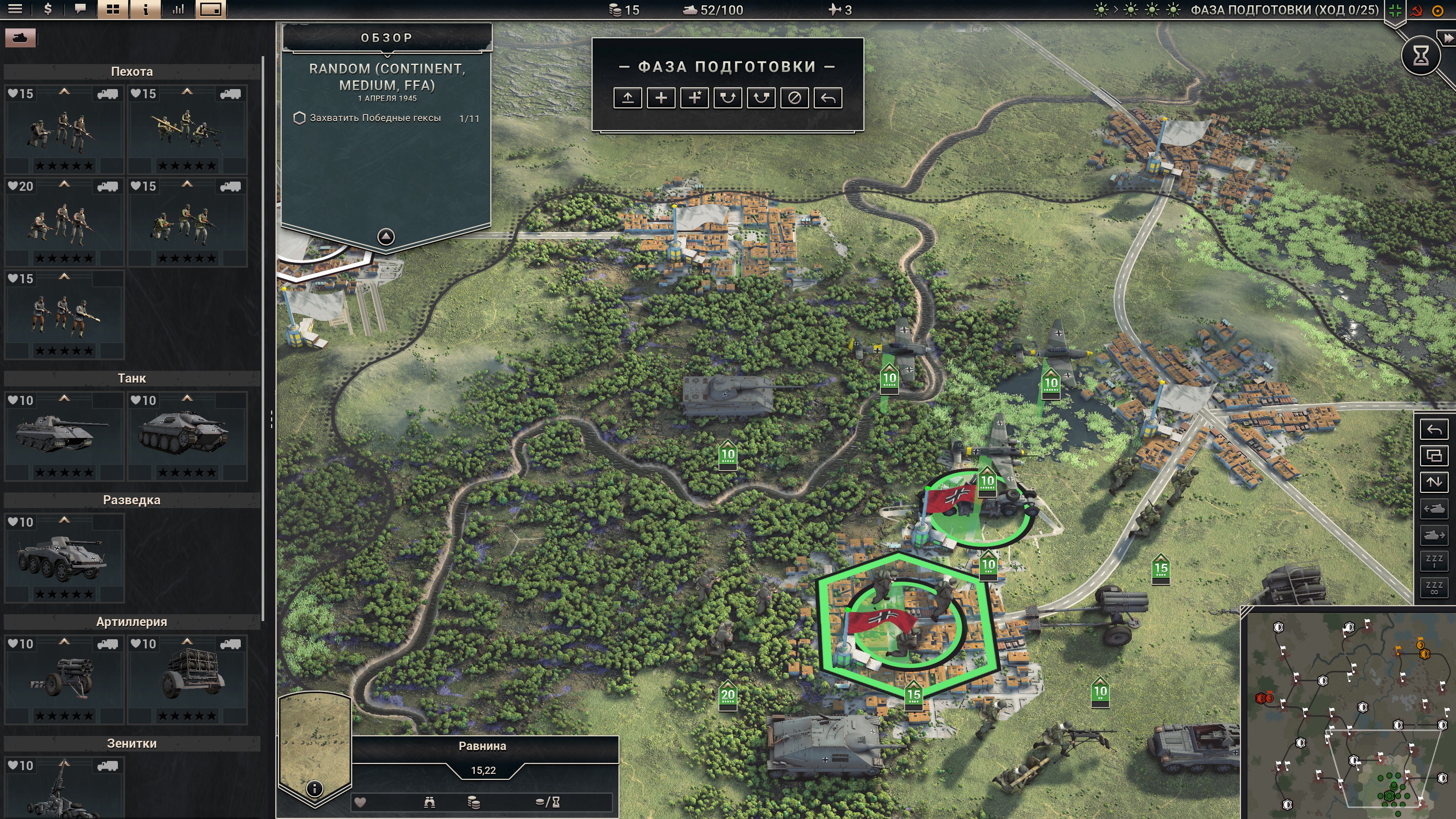Toggle the info 'i' panel button
The height and width of the screenshot is (819, 1456).
[145, 9]
